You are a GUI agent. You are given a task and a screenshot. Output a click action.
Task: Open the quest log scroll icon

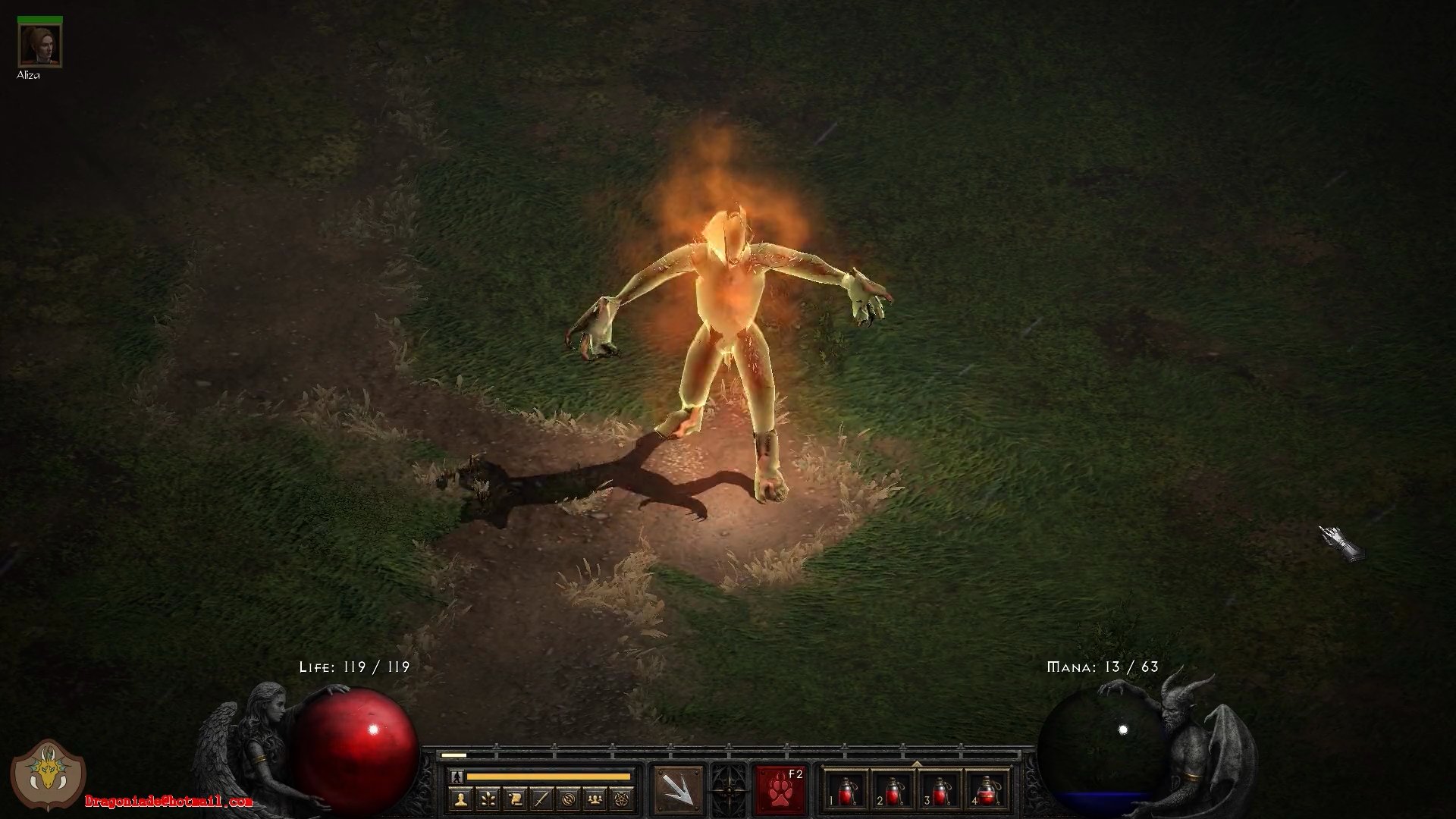click(x=515, y=799)
